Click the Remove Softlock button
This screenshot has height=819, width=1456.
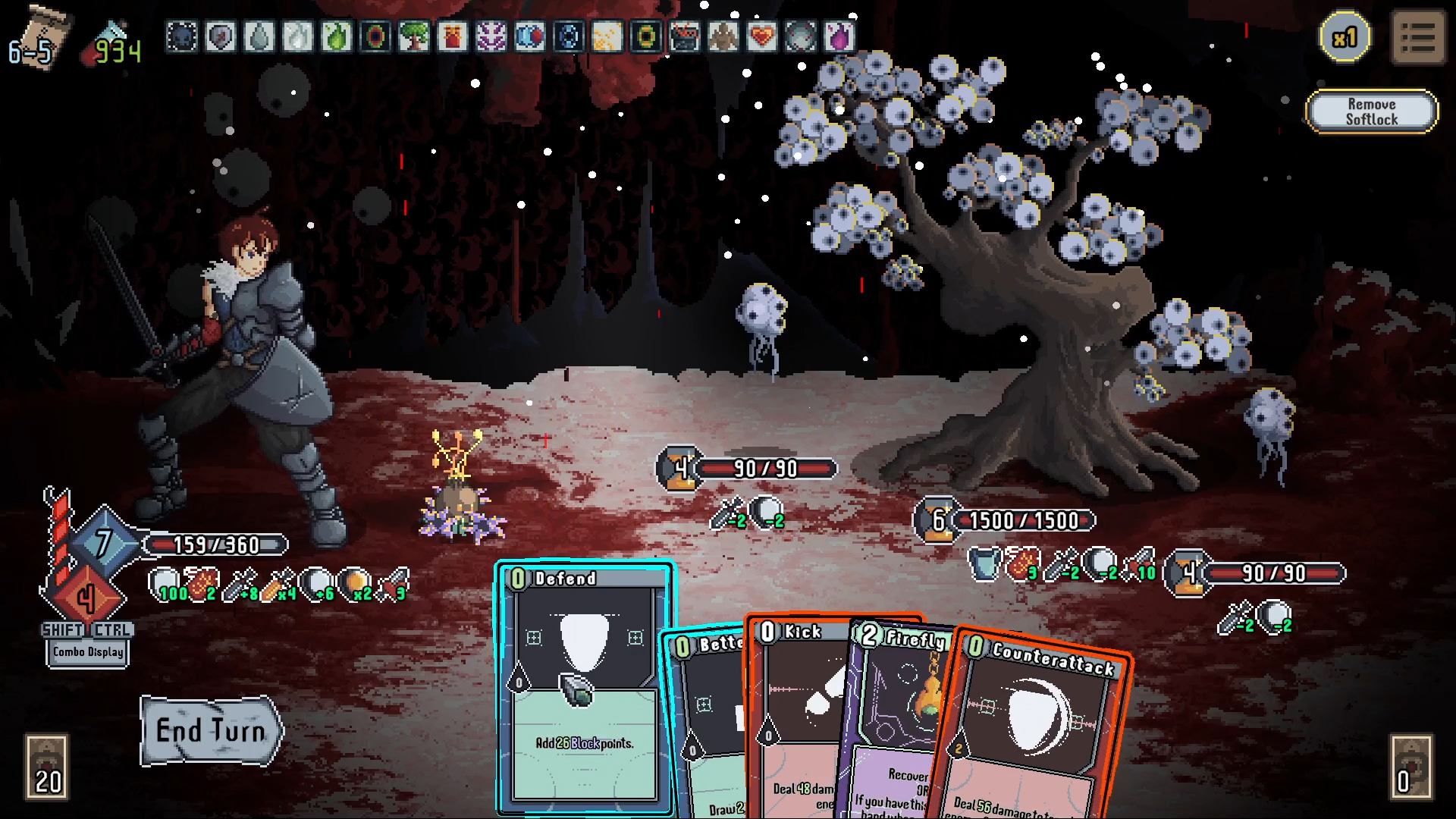[x=1371, y=111]
